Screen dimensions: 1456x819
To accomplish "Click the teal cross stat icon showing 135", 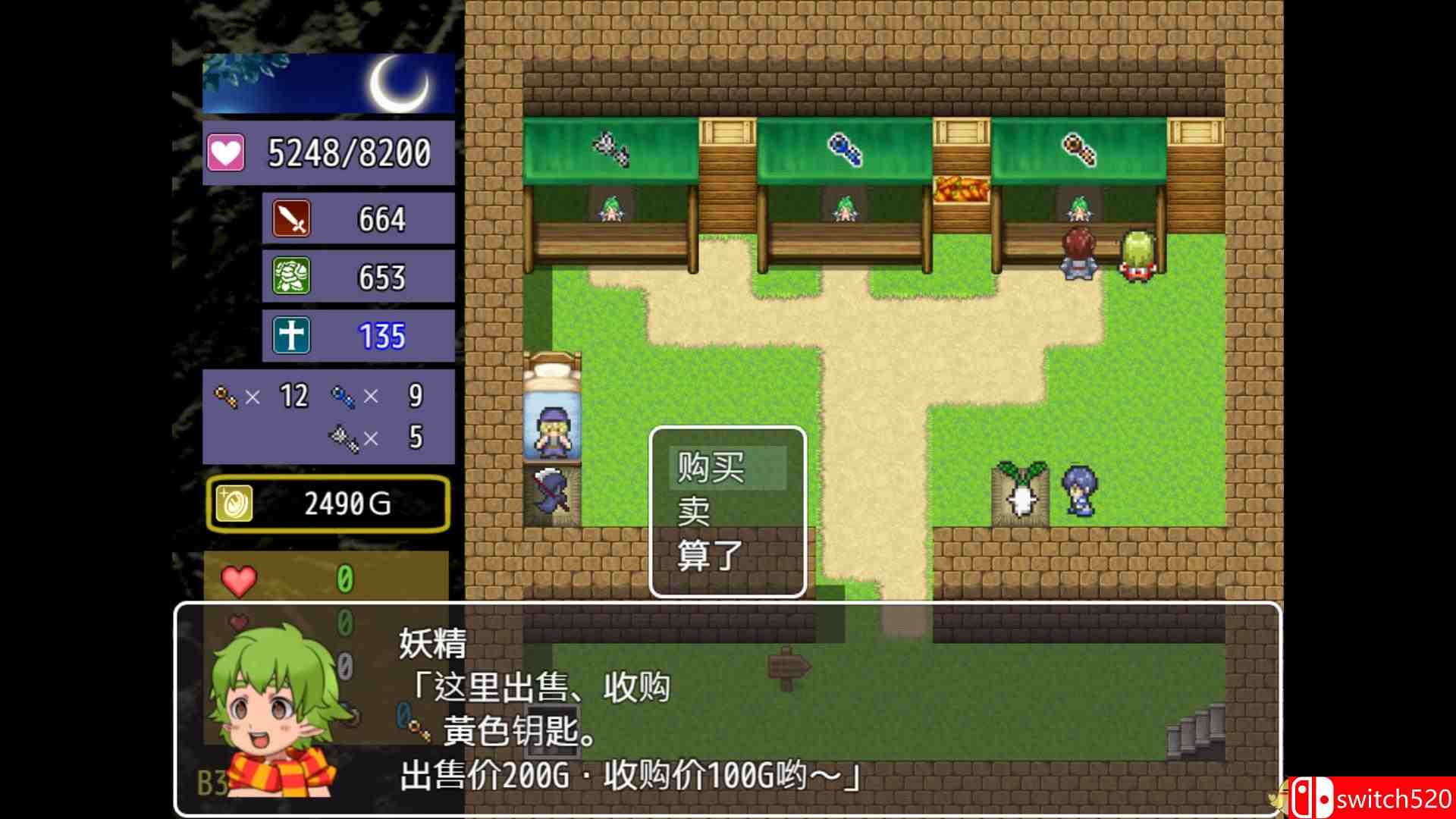I will (x=290, y=334).
